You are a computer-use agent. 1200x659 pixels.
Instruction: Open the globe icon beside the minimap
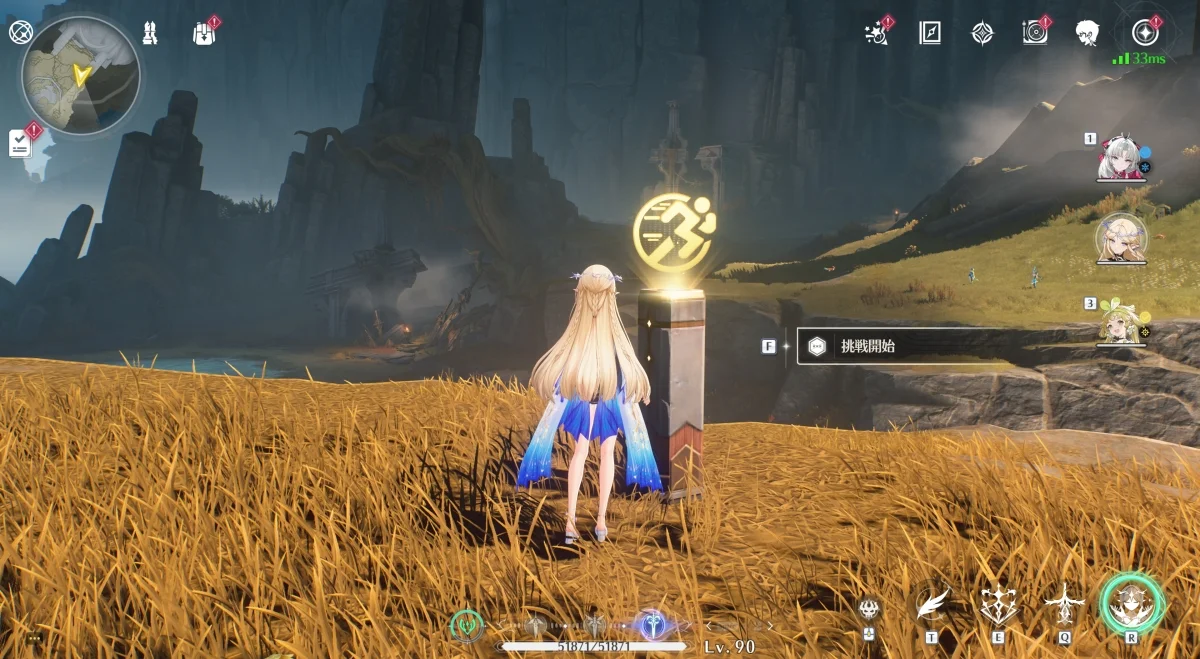[x=20, y=32]
